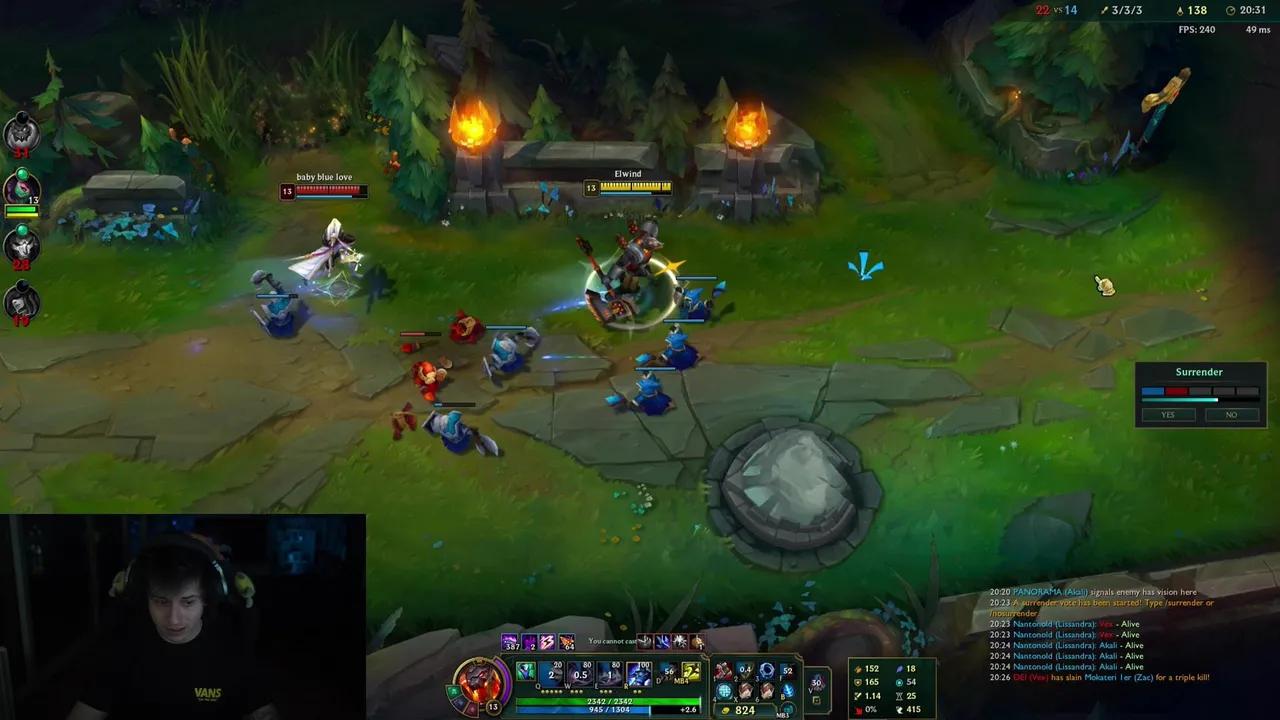Click the blue orb item in slot 3
This screenshot has width=1280, height=720.
pos(766,670)
